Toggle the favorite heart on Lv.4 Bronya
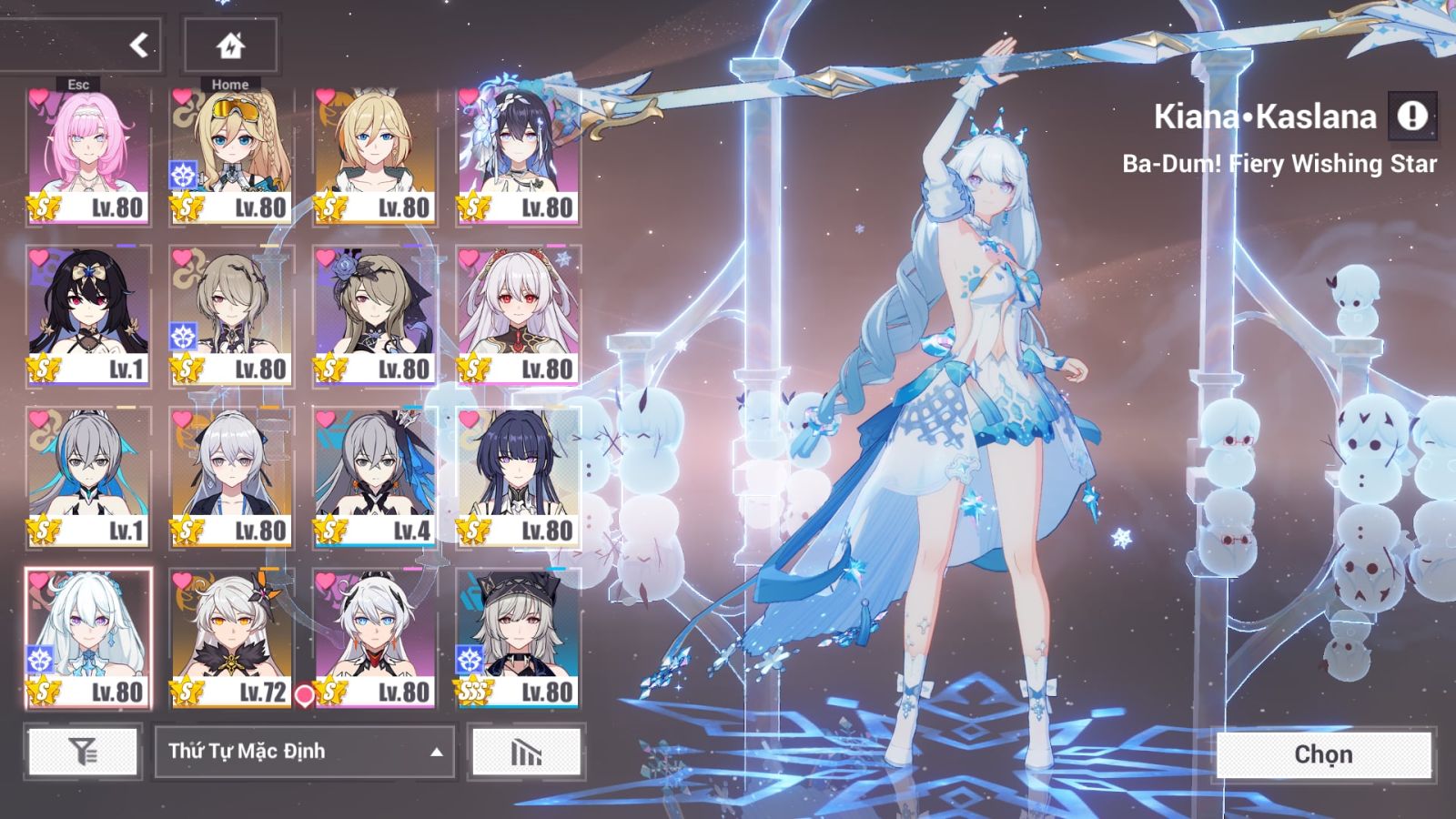Screen dimensions: 1456x819 coord(327,419)
